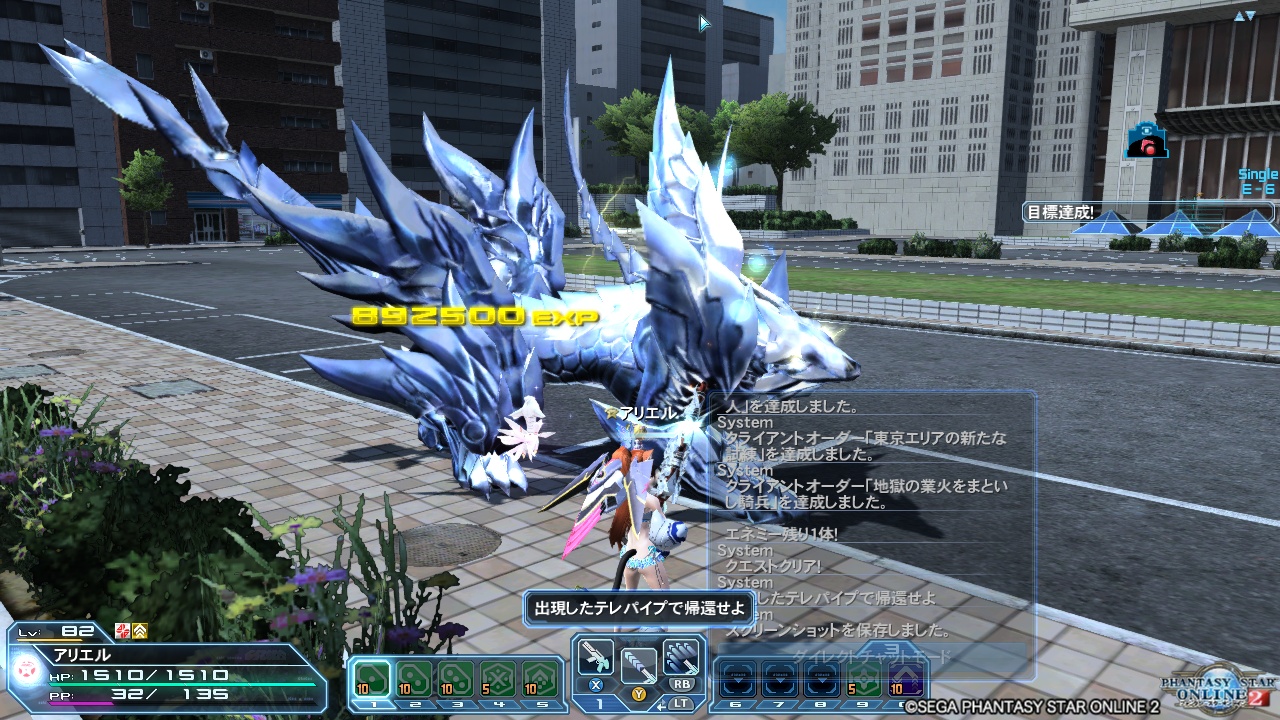Select the green item in slot 9
The image size is (1280, 720).
pos(864,679)
